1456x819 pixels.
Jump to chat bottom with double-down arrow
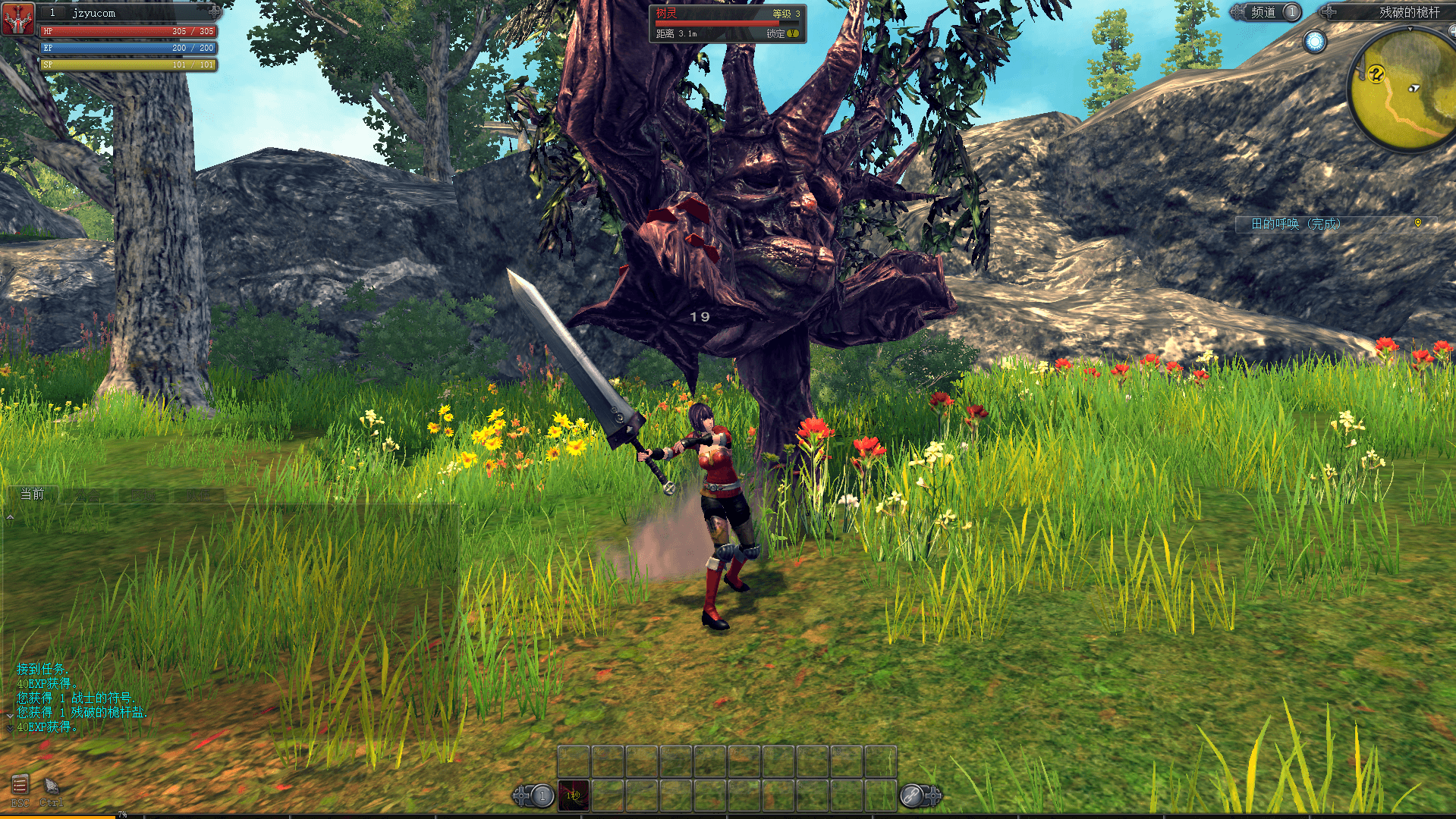(10, 728)
